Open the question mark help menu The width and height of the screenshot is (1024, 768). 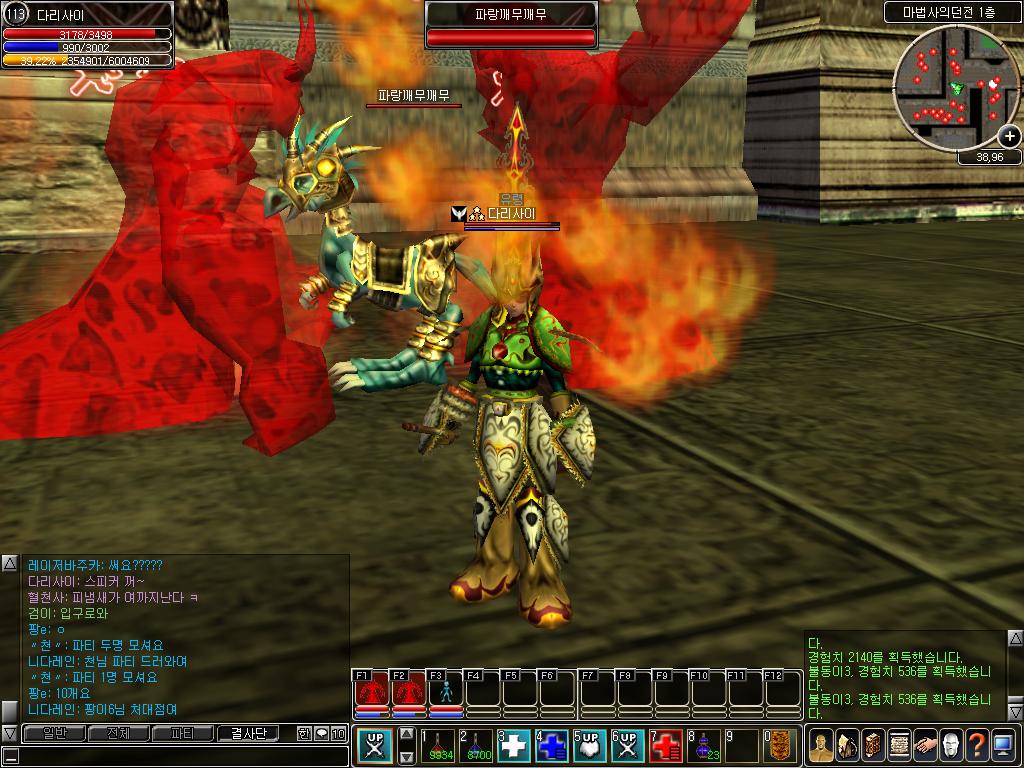point(977,746)
